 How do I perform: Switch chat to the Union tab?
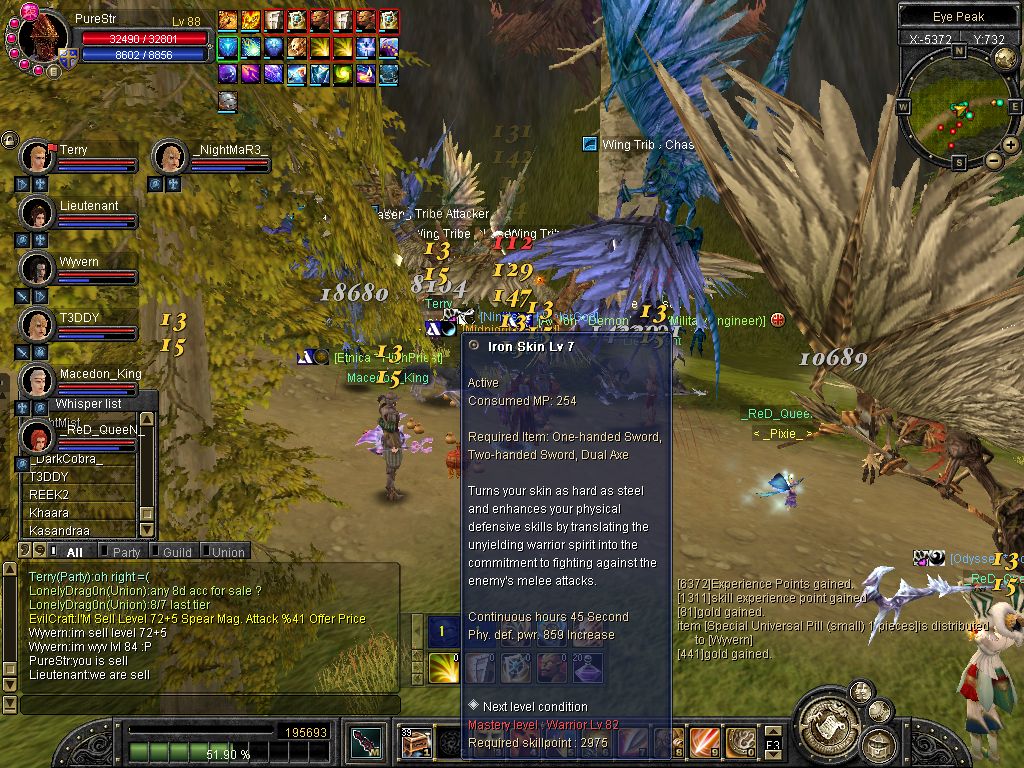pos(227,552)
